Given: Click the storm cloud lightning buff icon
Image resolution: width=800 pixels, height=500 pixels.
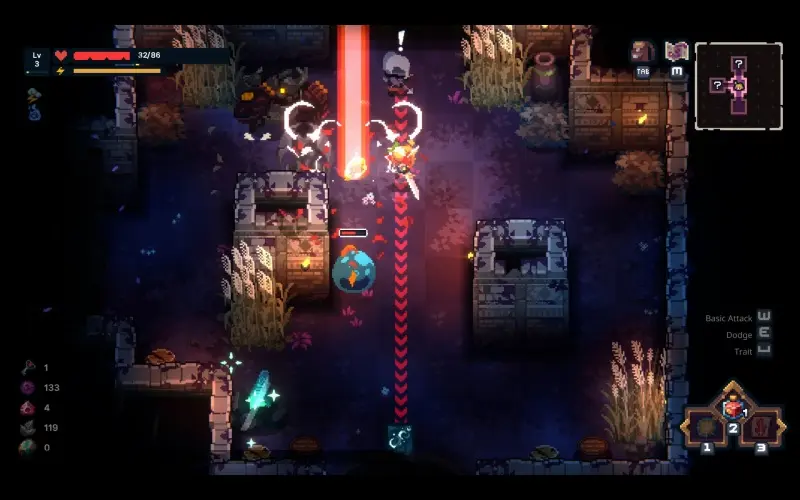Looking at the screenshot, I should click(x=34, y=96).
